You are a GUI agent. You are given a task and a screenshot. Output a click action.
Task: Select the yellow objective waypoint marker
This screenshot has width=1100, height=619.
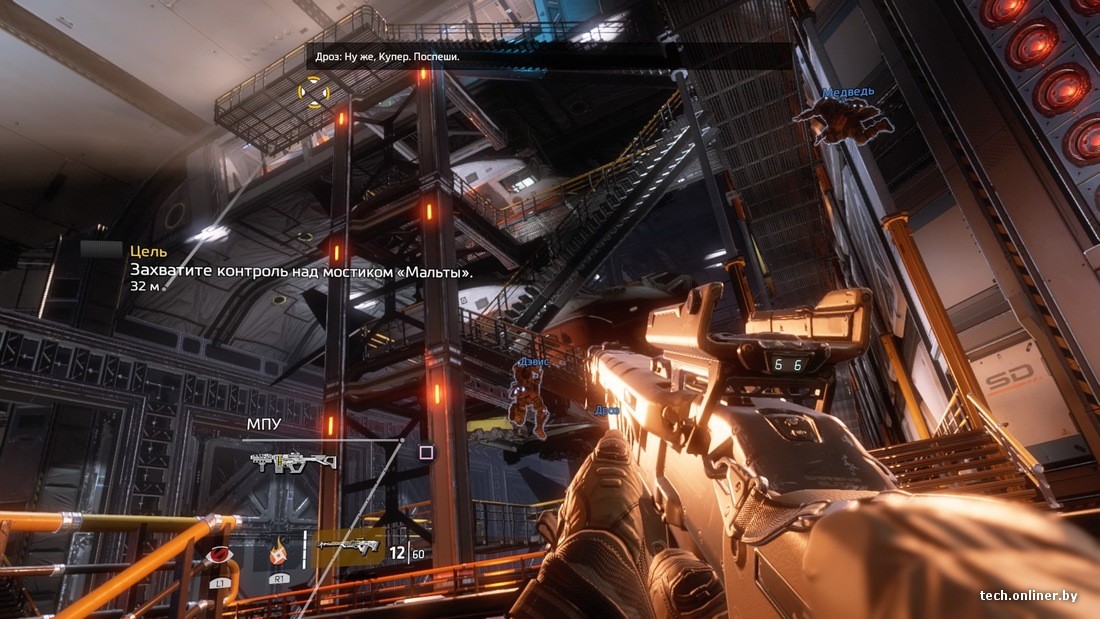pyautogui.click(x=314, y=94)
